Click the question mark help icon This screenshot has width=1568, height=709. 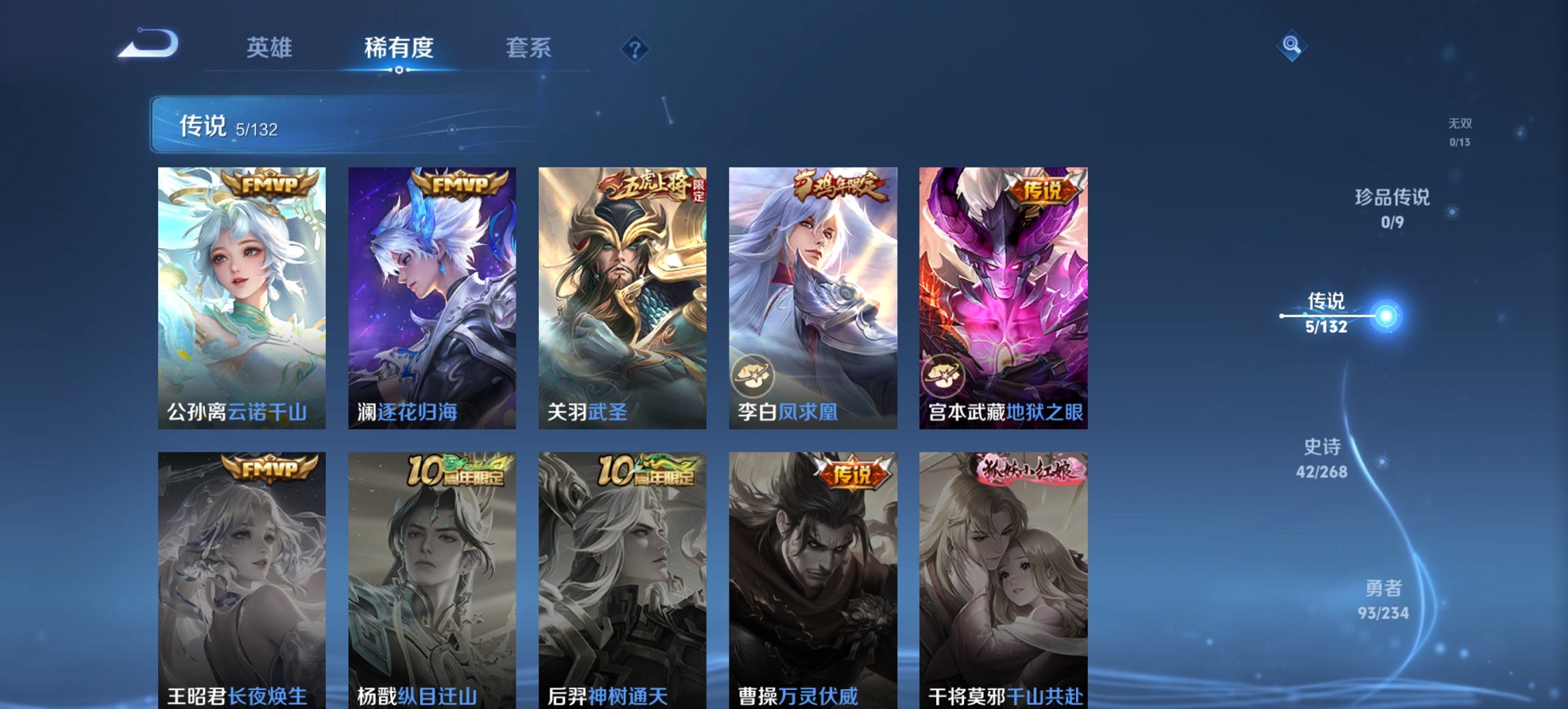634,48
